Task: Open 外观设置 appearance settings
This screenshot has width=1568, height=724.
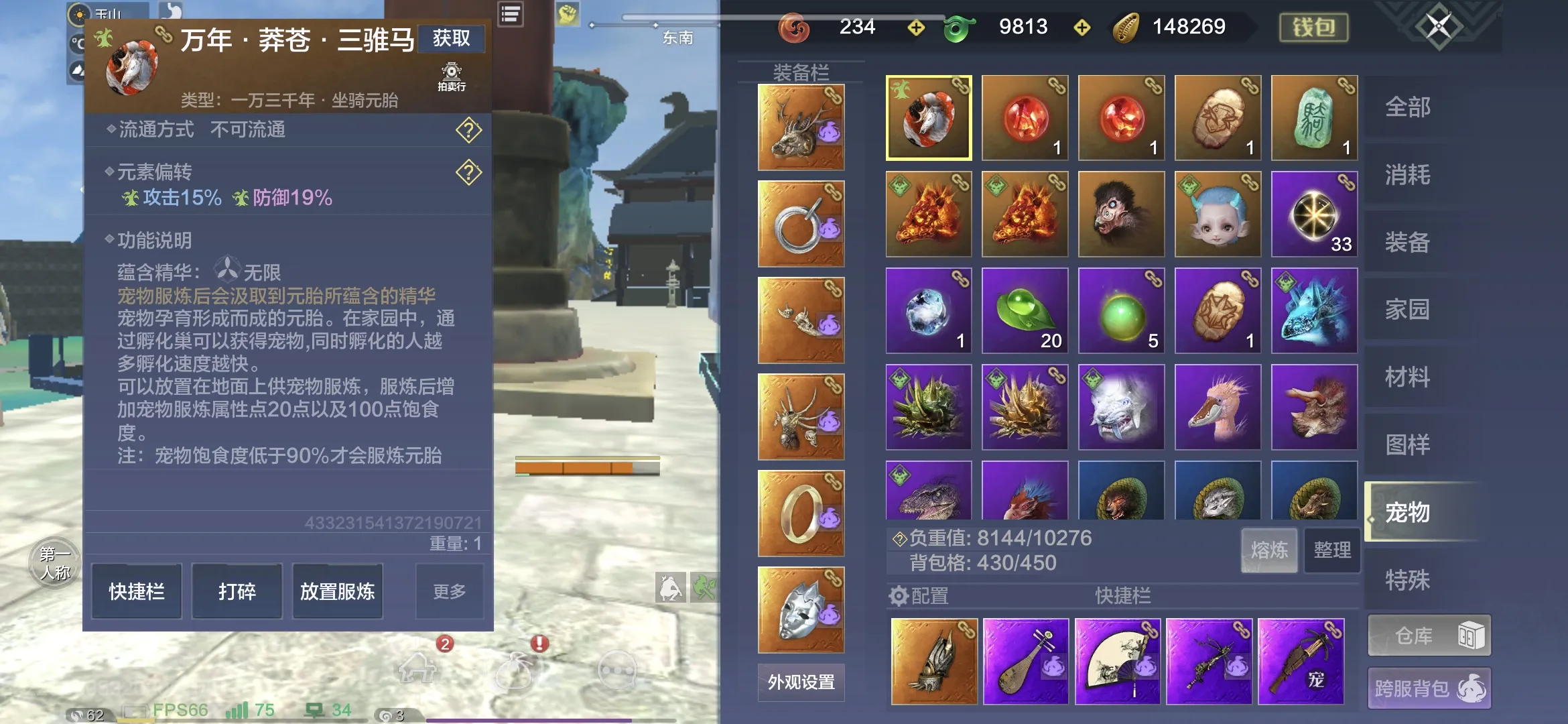Action: click(801, 682)
